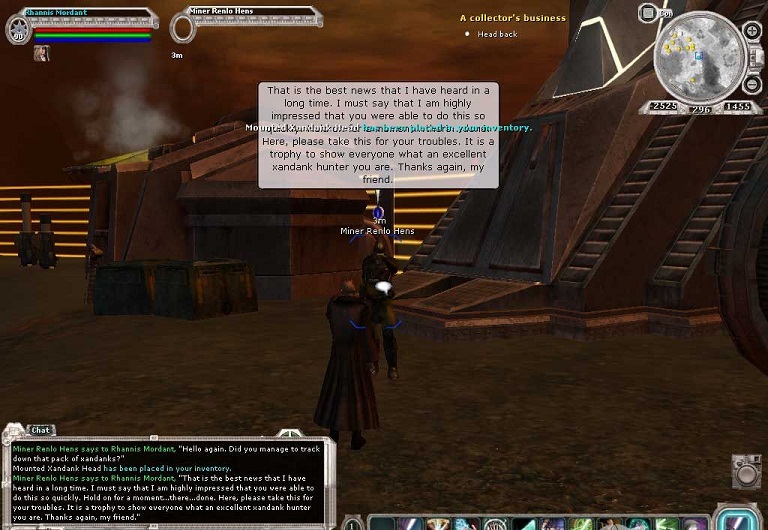768x530 pixels.
Task: Open the Chat tab
Action: (x=40, y=430)
